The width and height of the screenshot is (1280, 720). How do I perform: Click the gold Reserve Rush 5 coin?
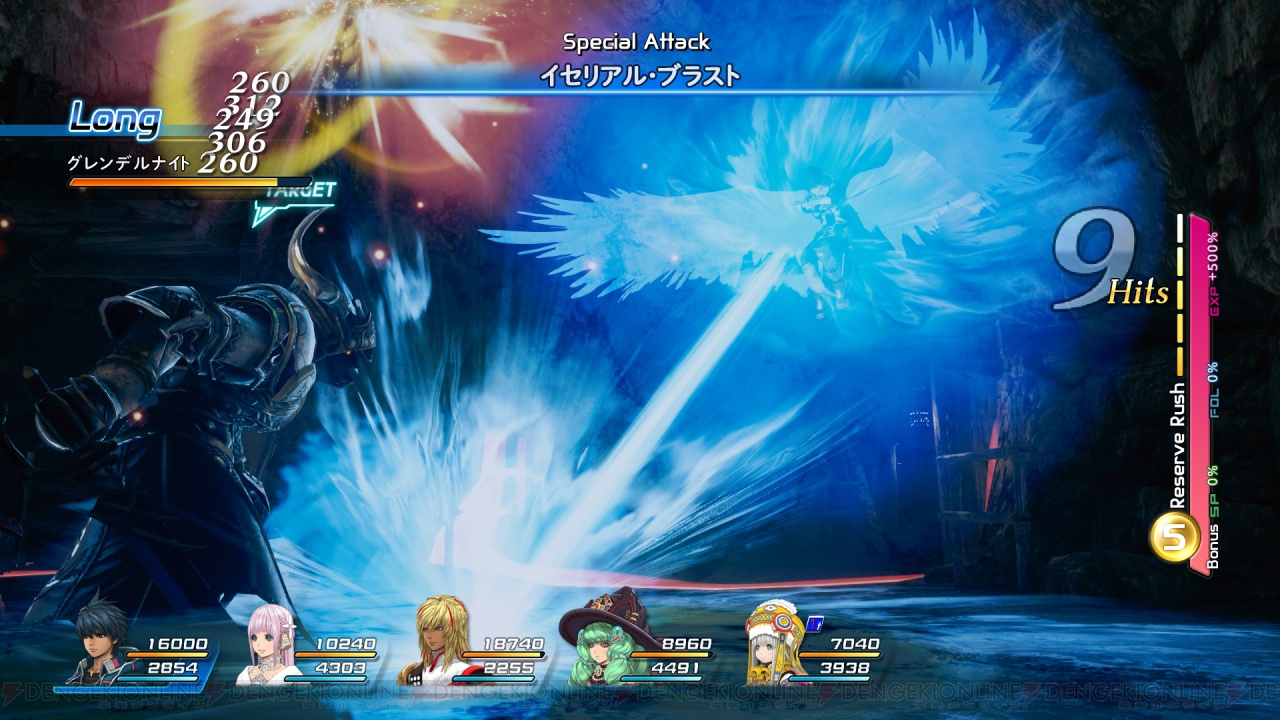(x=1175, y=537)
